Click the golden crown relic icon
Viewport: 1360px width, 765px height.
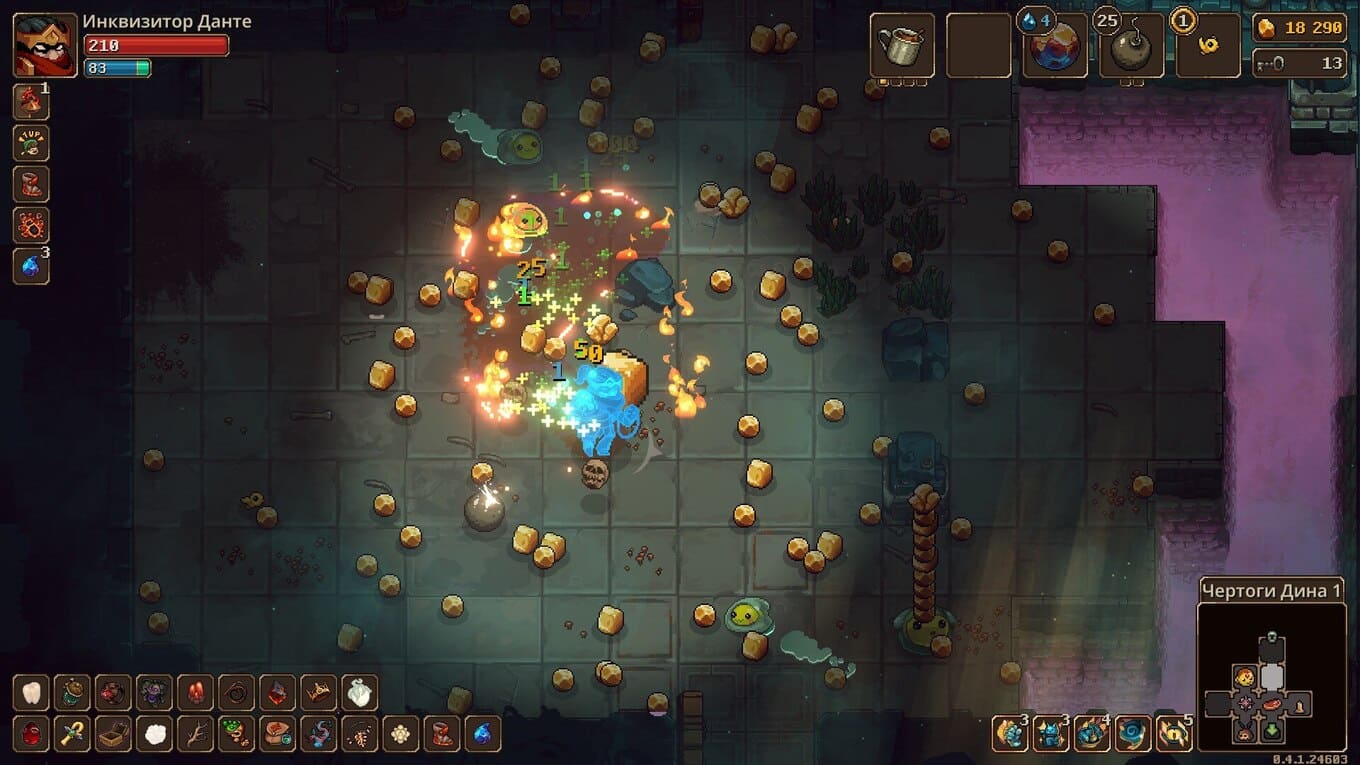319,692
